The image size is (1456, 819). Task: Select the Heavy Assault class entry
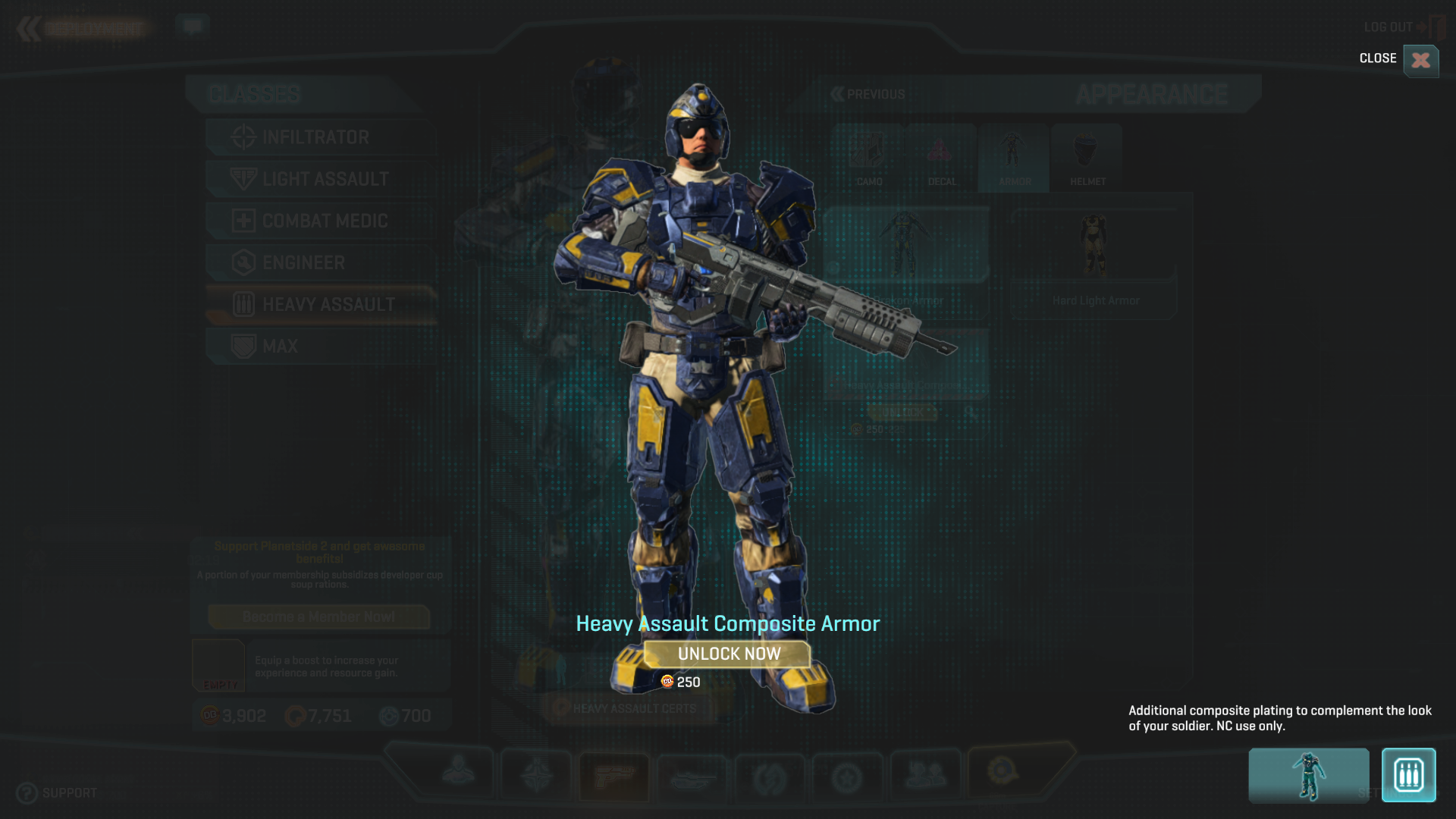click(x=328, y=305)
